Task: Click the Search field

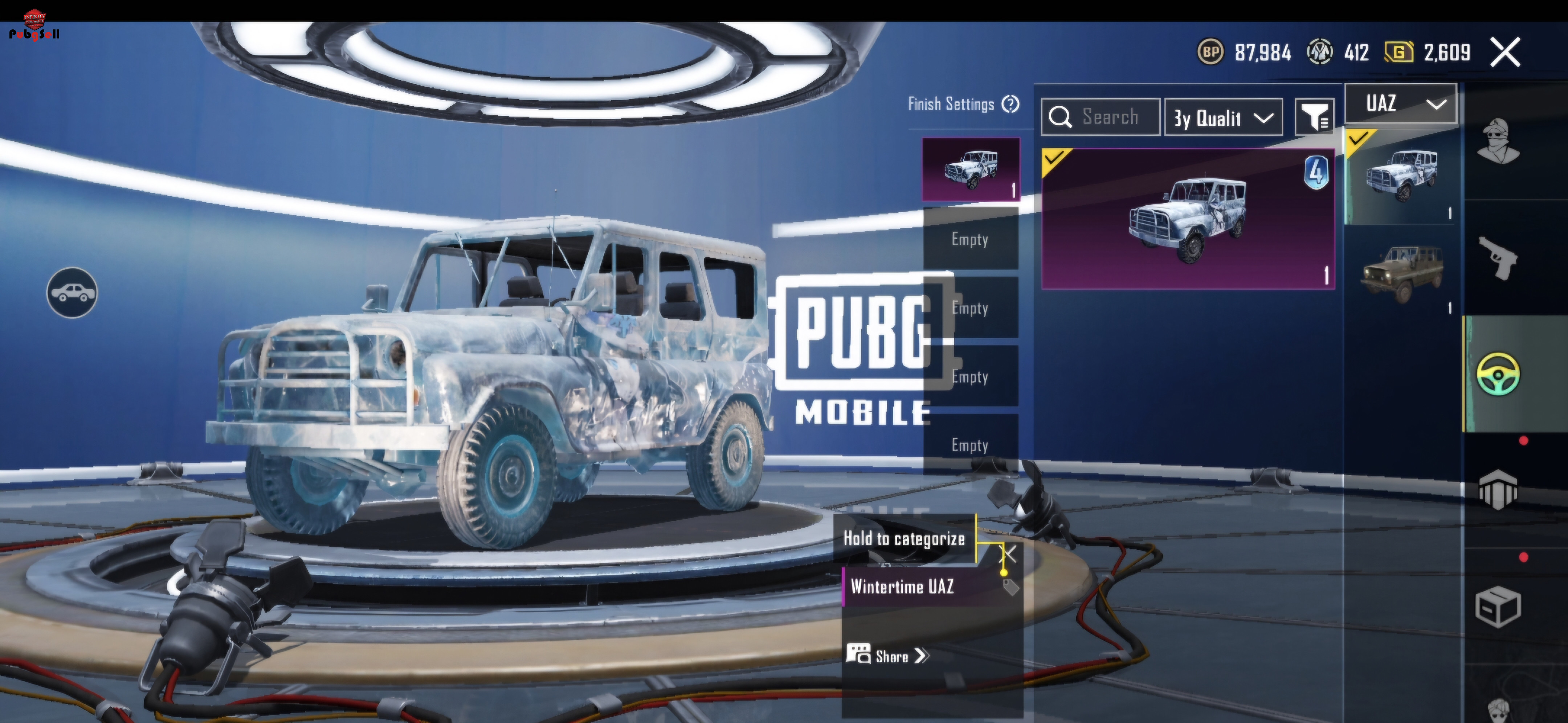Action: tap(1101, 117)
